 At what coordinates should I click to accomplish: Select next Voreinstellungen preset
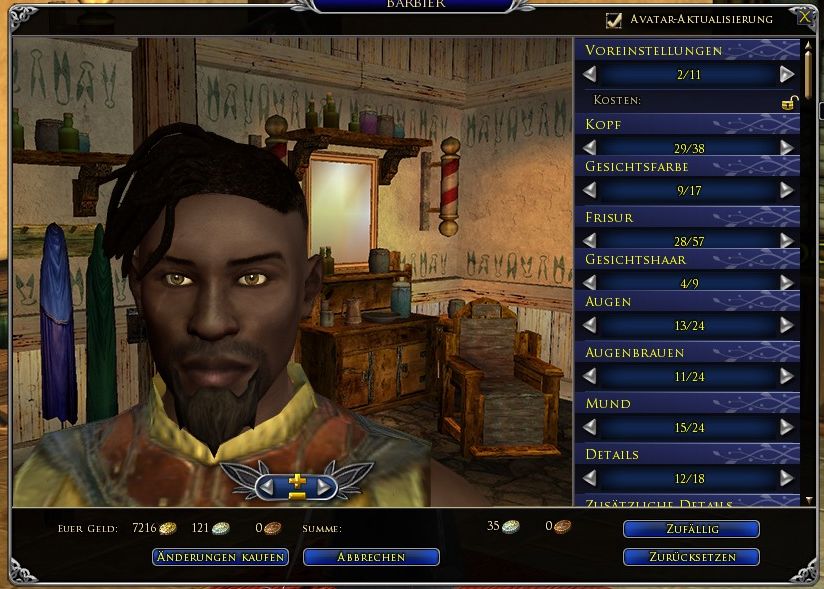[787, 74]
